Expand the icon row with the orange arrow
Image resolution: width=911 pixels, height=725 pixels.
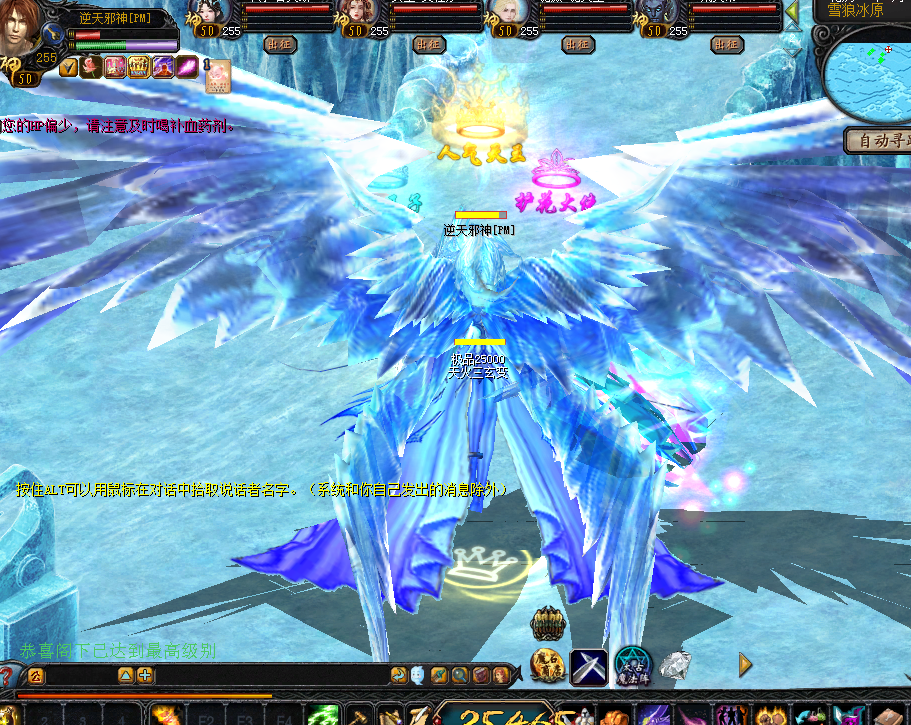[745, 664]
